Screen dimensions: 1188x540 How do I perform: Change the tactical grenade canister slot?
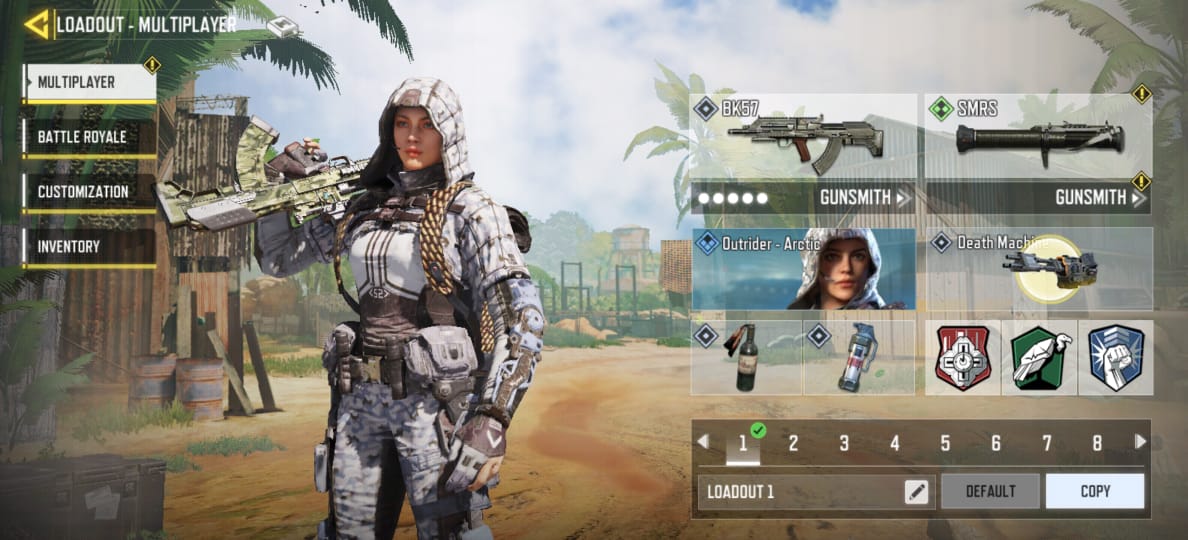tap(859, 358)
